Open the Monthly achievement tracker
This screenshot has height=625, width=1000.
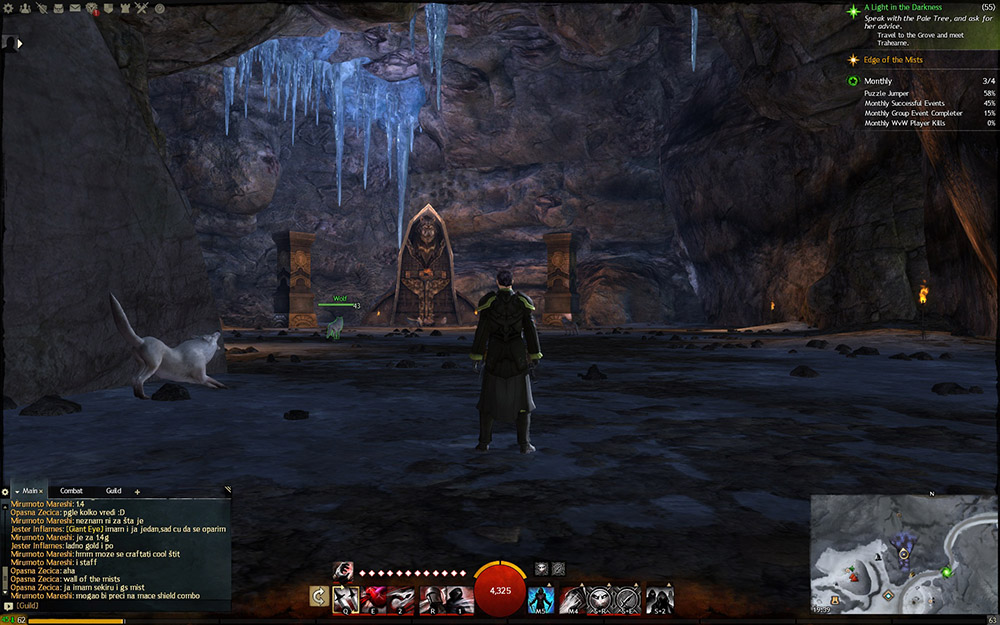[x=878, y=81]
